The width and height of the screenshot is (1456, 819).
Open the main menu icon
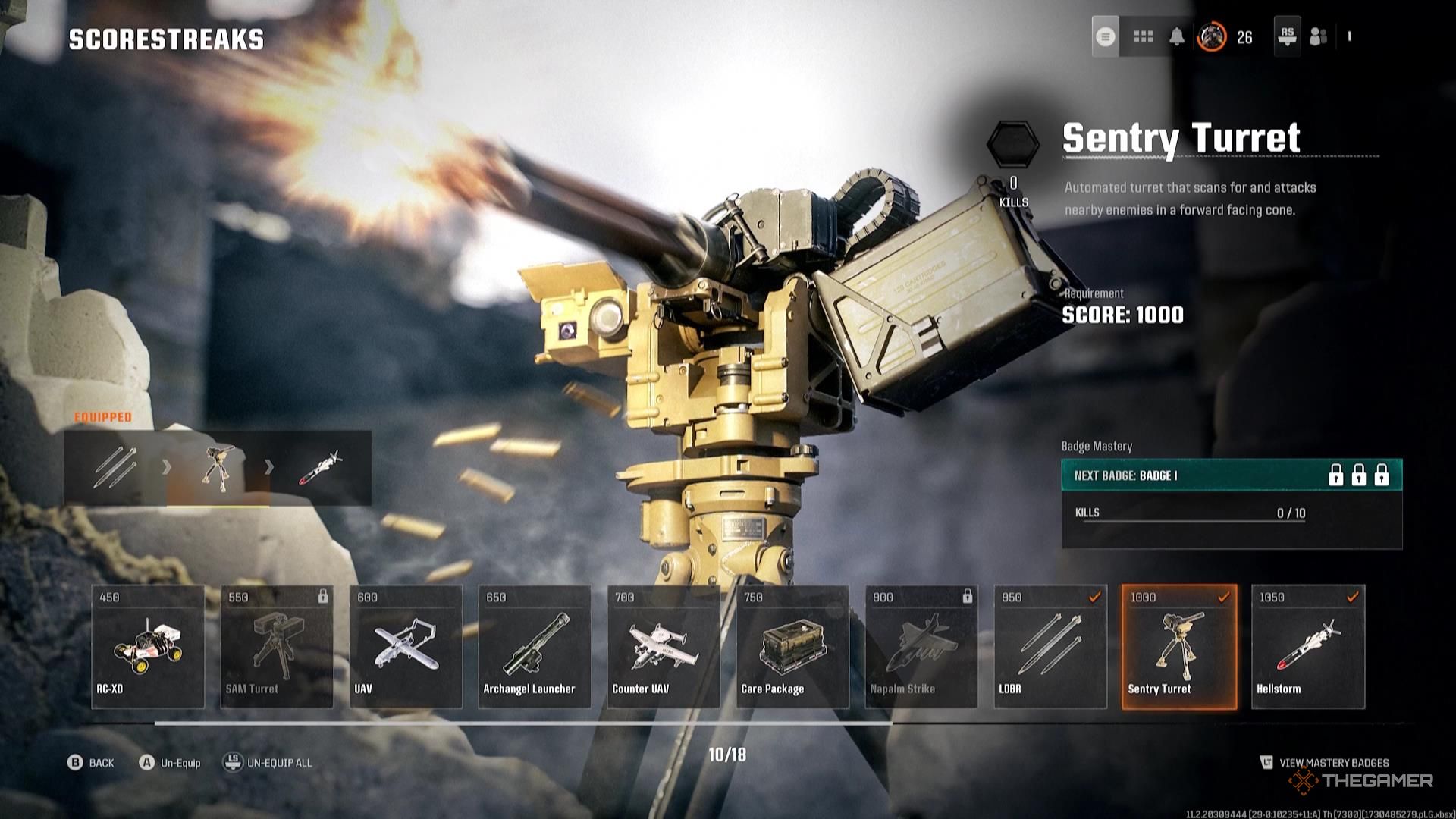[x=1106, y=36]
